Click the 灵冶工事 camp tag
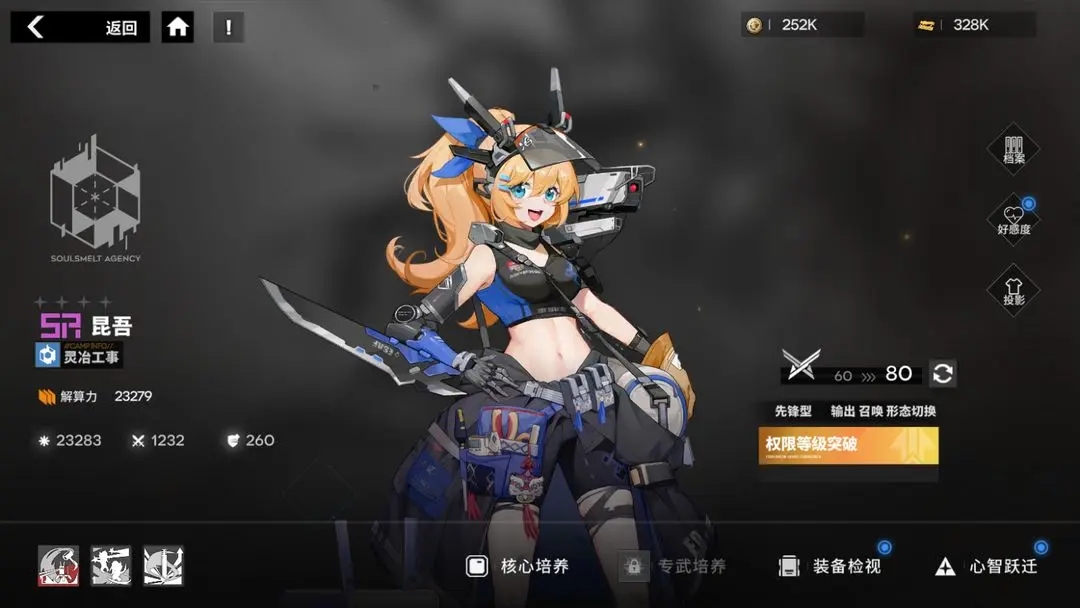1080x608 pixels. point(80,355)
